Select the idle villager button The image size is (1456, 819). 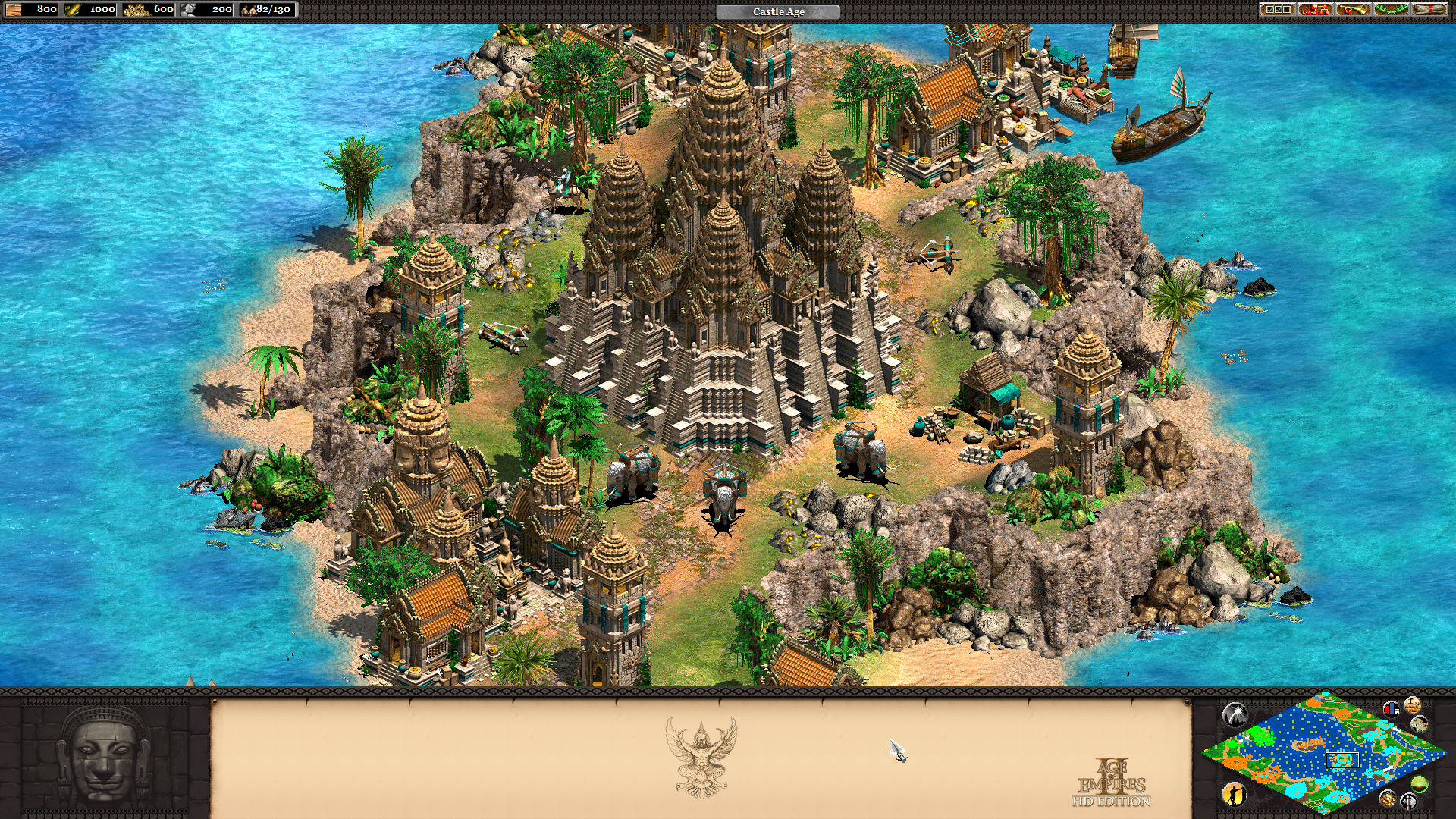pos(1234,794)
